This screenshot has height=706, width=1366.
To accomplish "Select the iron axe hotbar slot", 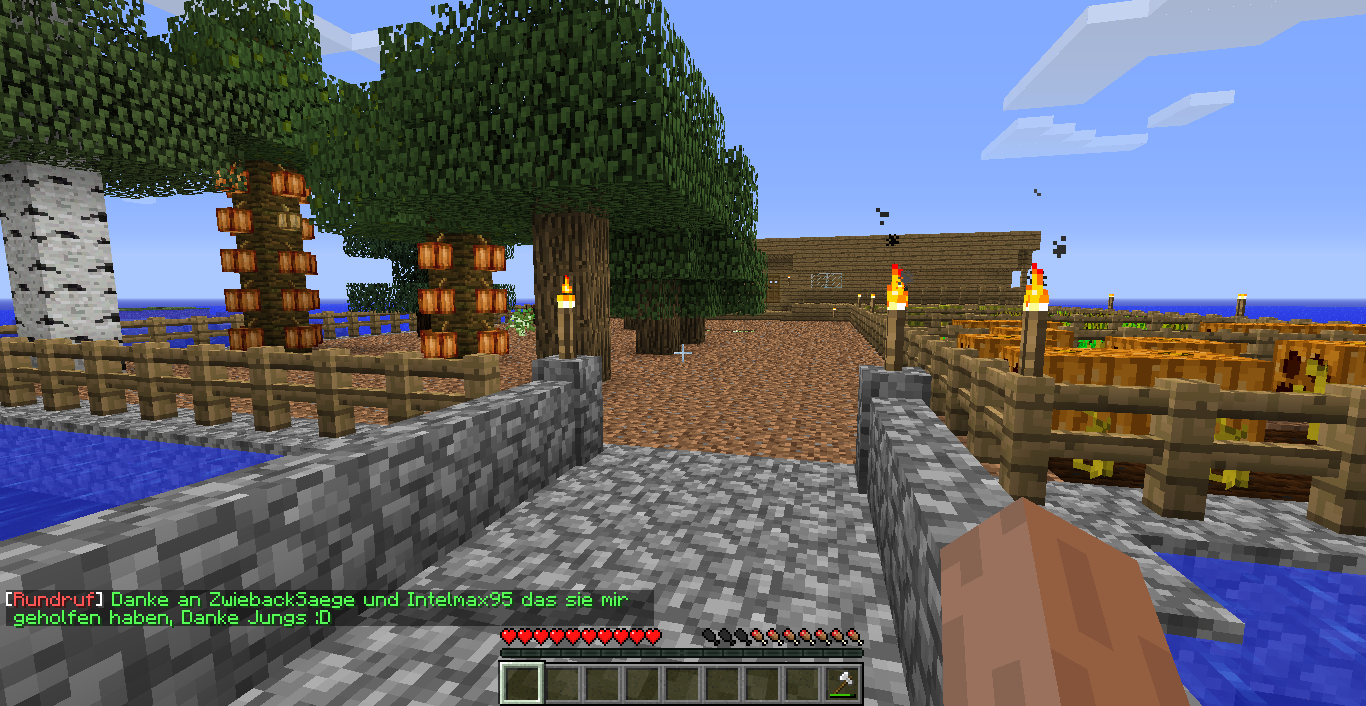I will pyautogui.click(x=843, y=684).
